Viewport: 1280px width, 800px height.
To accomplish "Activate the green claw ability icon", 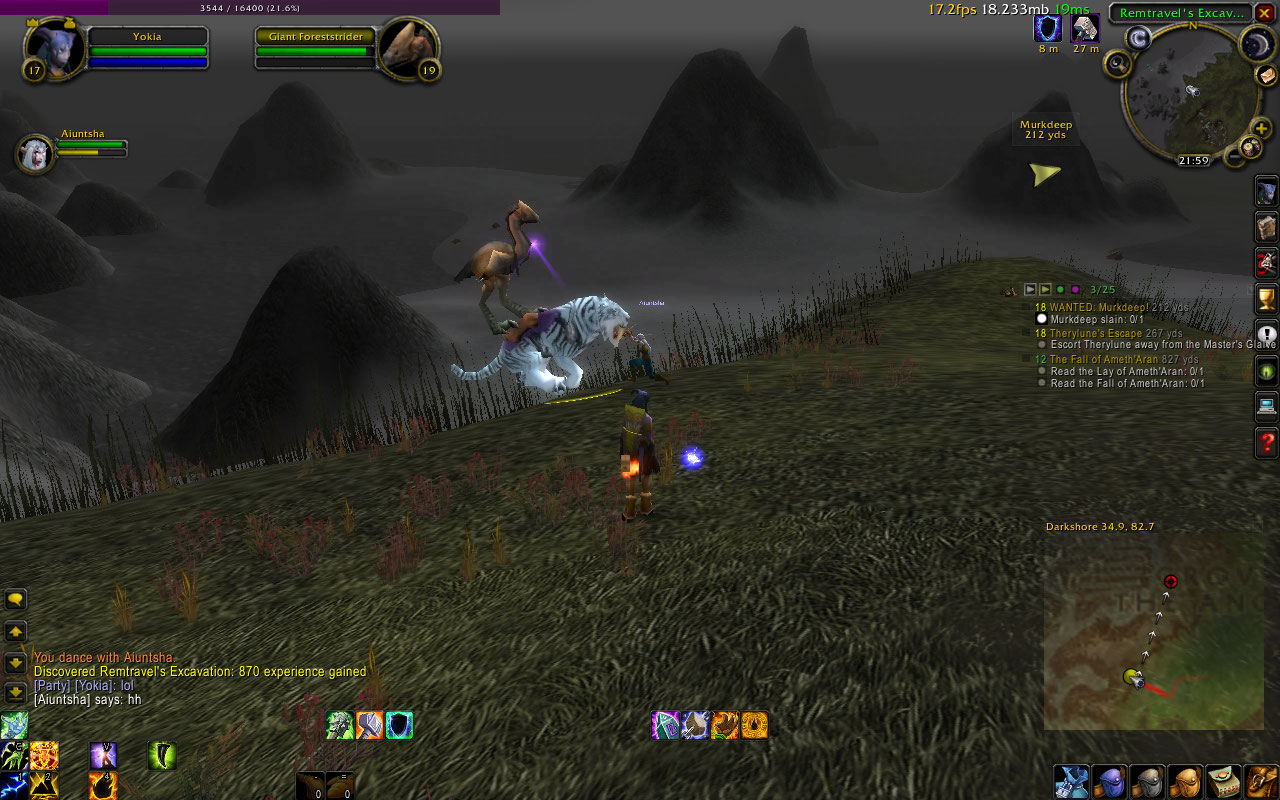I will click(x=164, y=755).
